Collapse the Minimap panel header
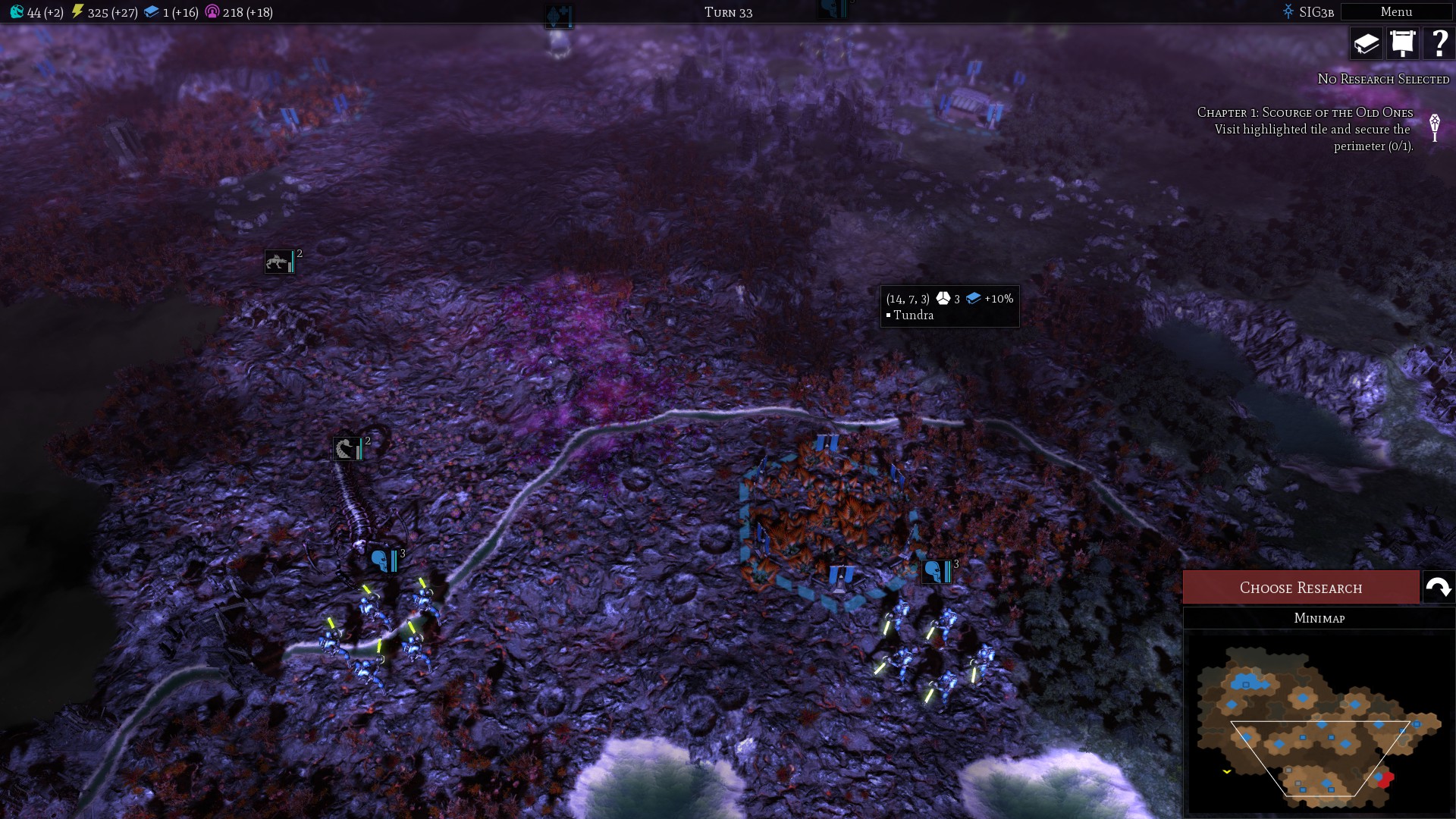This screenshot has height=819, width=1456. [1319, 618]
